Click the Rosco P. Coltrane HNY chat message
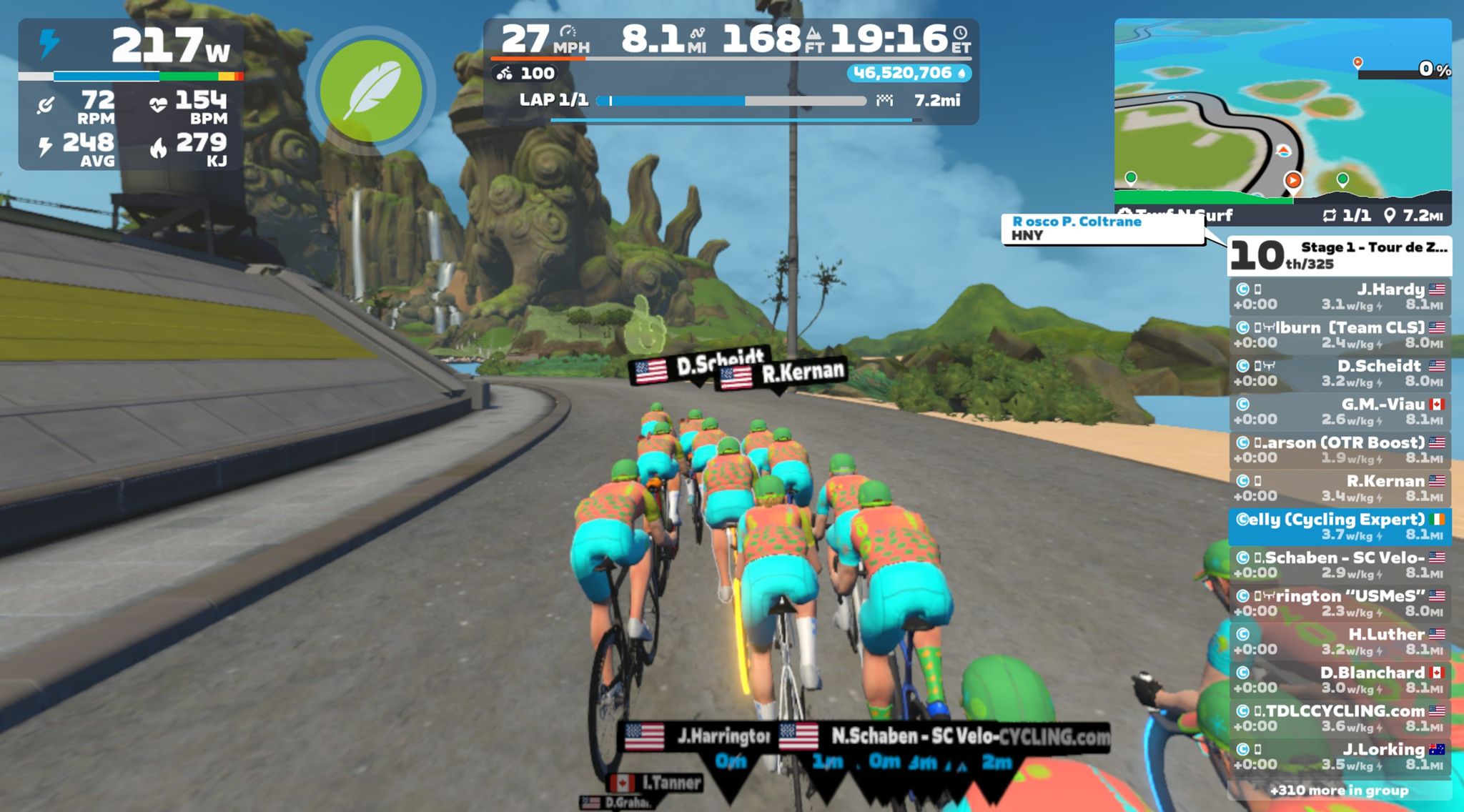 coord(1102,229)
